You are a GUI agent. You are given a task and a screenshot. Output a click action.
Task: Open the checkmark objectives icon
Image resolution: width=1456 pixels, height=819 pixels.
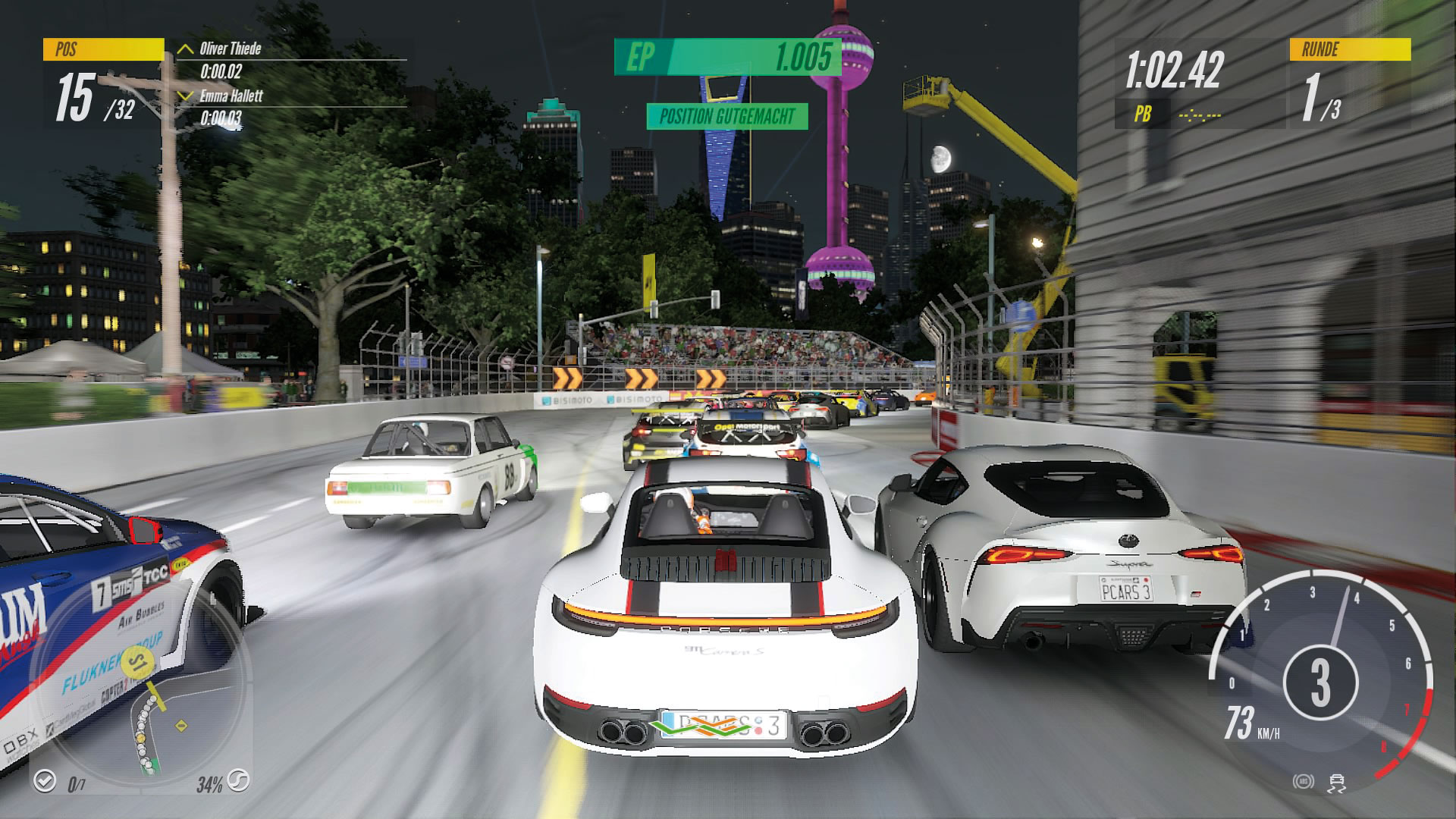[45, 780]
